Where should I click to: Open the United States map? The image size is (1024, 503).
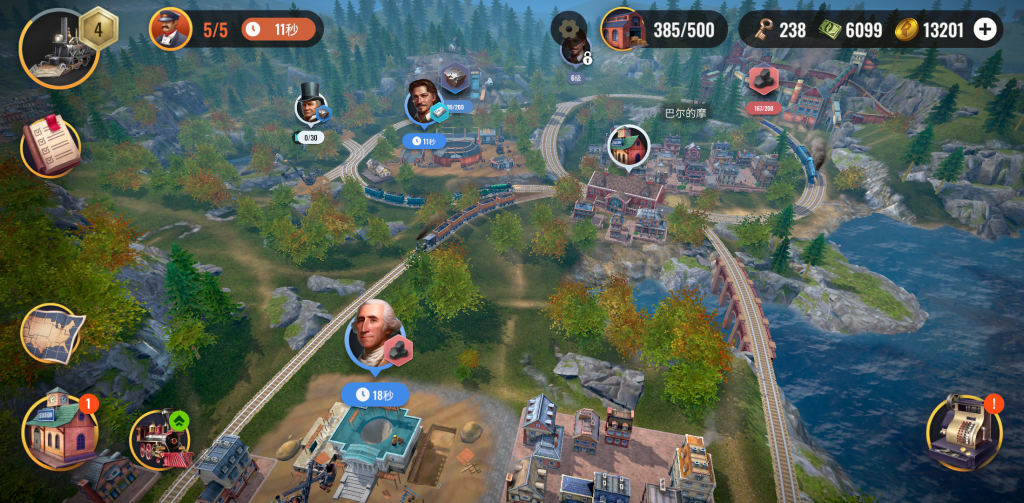point(51,334)
